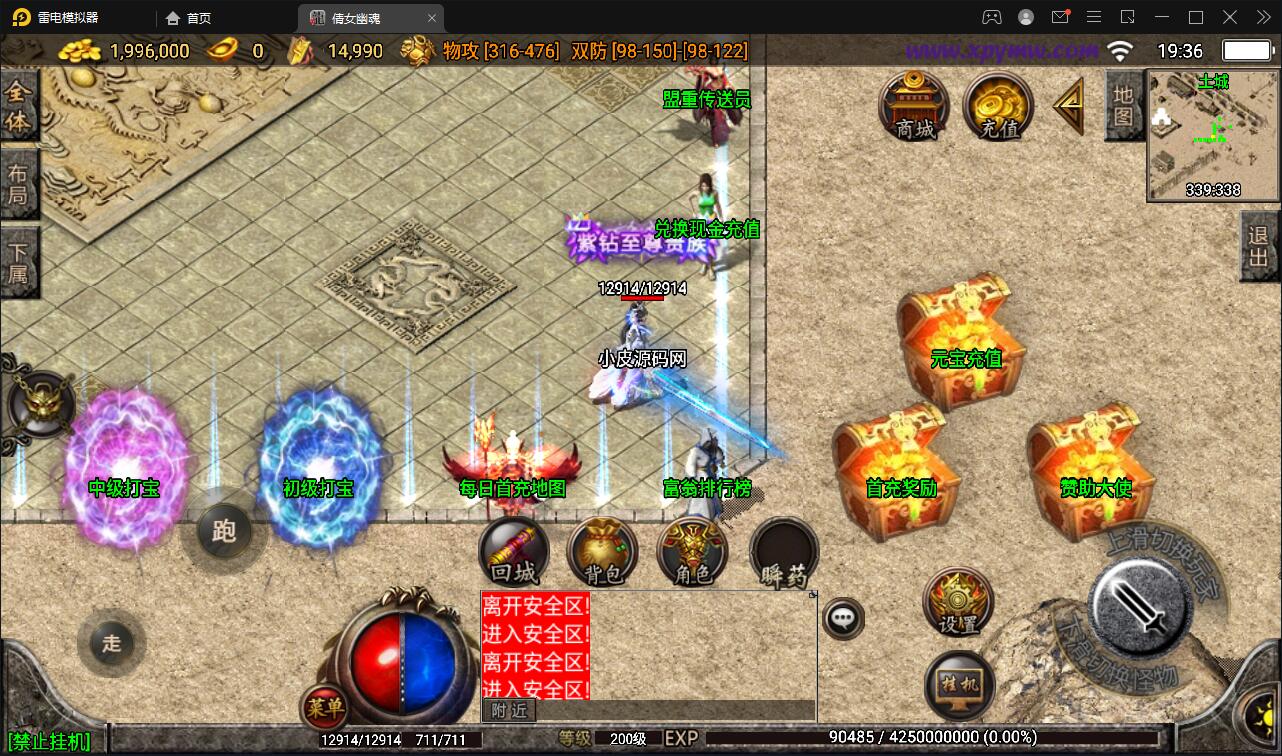Viewport: 1282px width, 756px height.
Task: Toggle 走 walk mode
Action: click(111, 642)
